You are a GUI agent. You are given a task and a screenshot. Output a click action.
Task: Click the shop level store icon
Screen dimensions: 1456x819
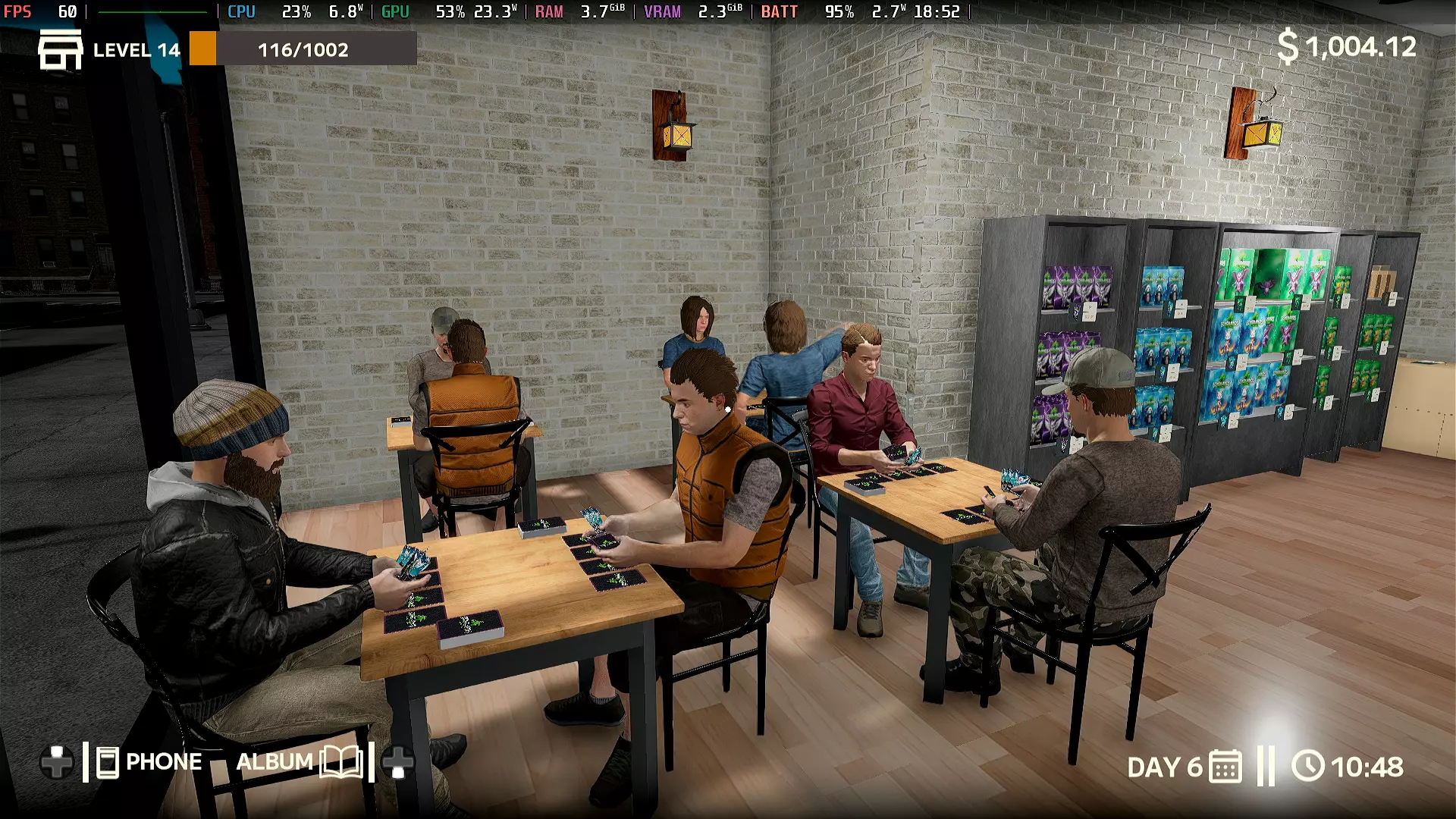60,50
